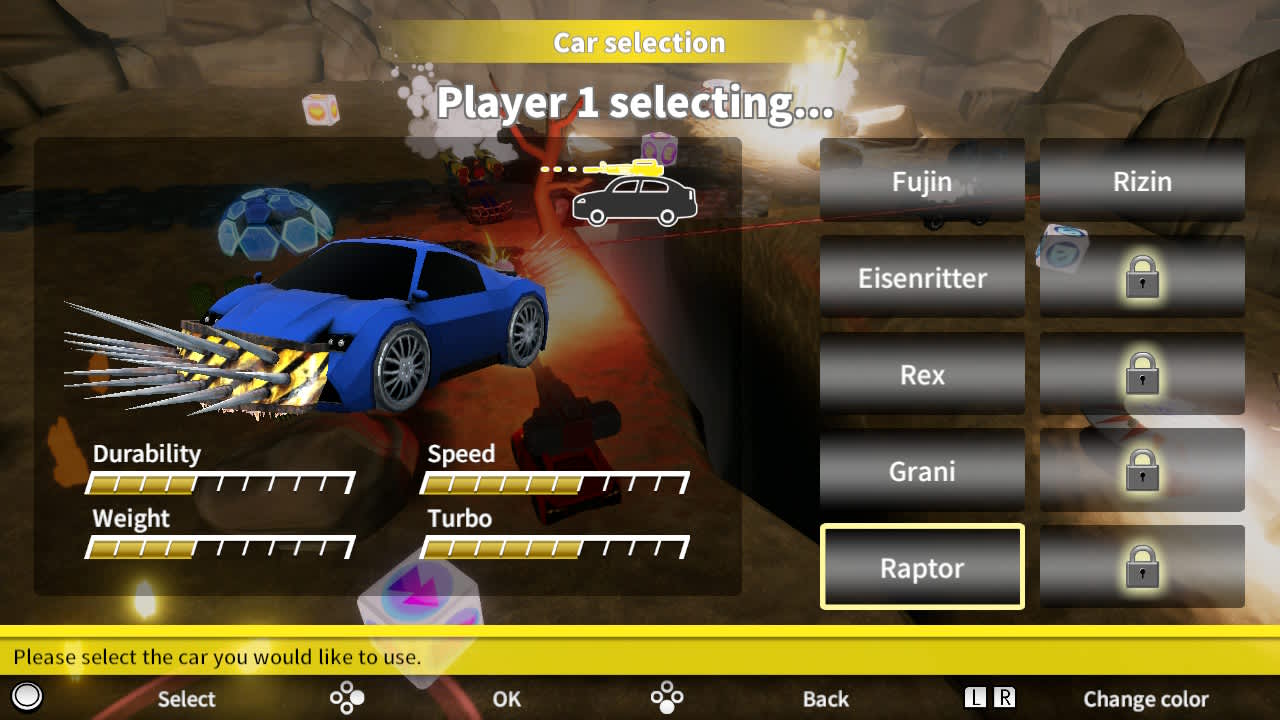Image resolution: width=1280 pixels, height=720 pixels.
Task: Click the lock icon beside Rex
Action: coord(1142,374)
